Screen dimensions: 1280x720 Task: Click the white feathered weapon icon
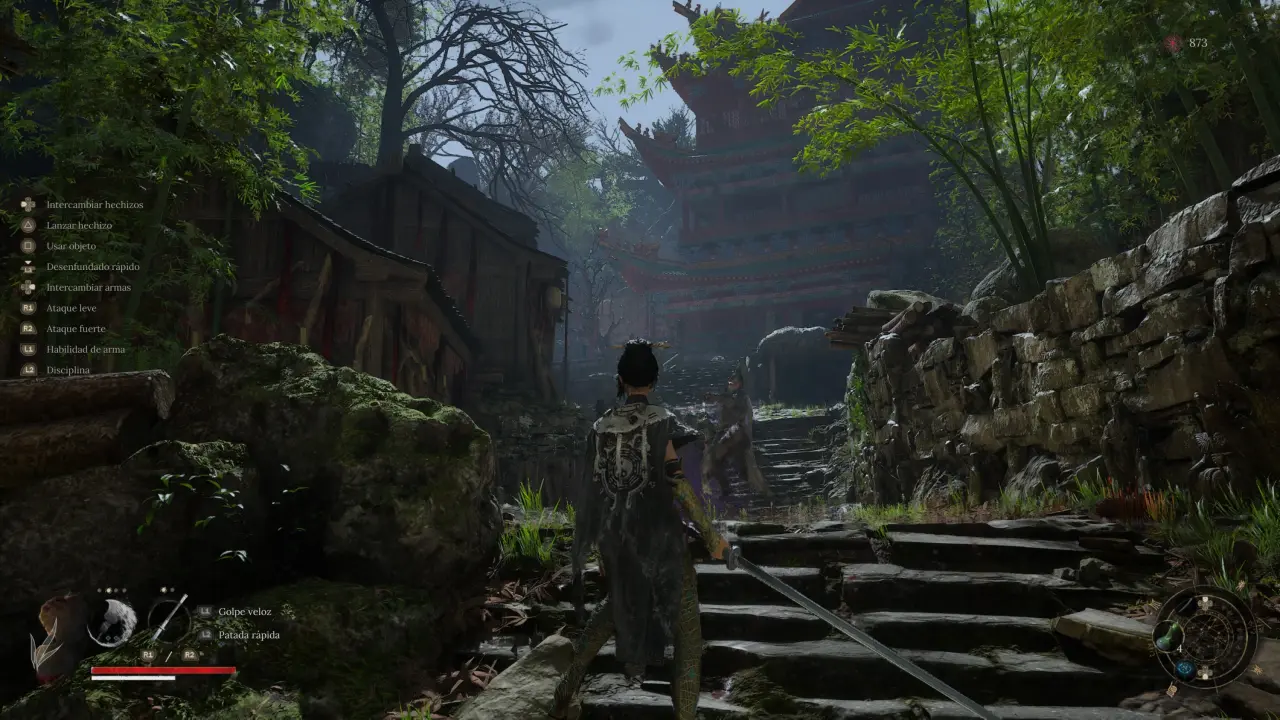point(112,621)
